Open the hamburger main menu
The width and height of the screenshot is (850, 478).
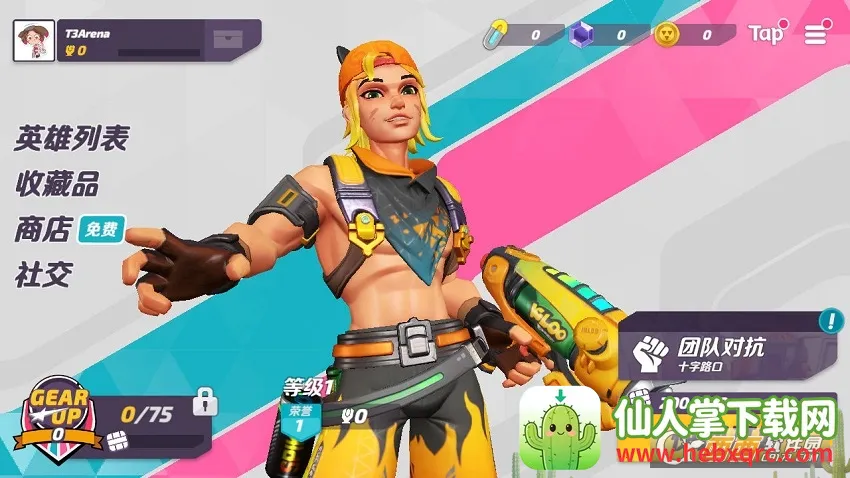(x=816, y=34)
